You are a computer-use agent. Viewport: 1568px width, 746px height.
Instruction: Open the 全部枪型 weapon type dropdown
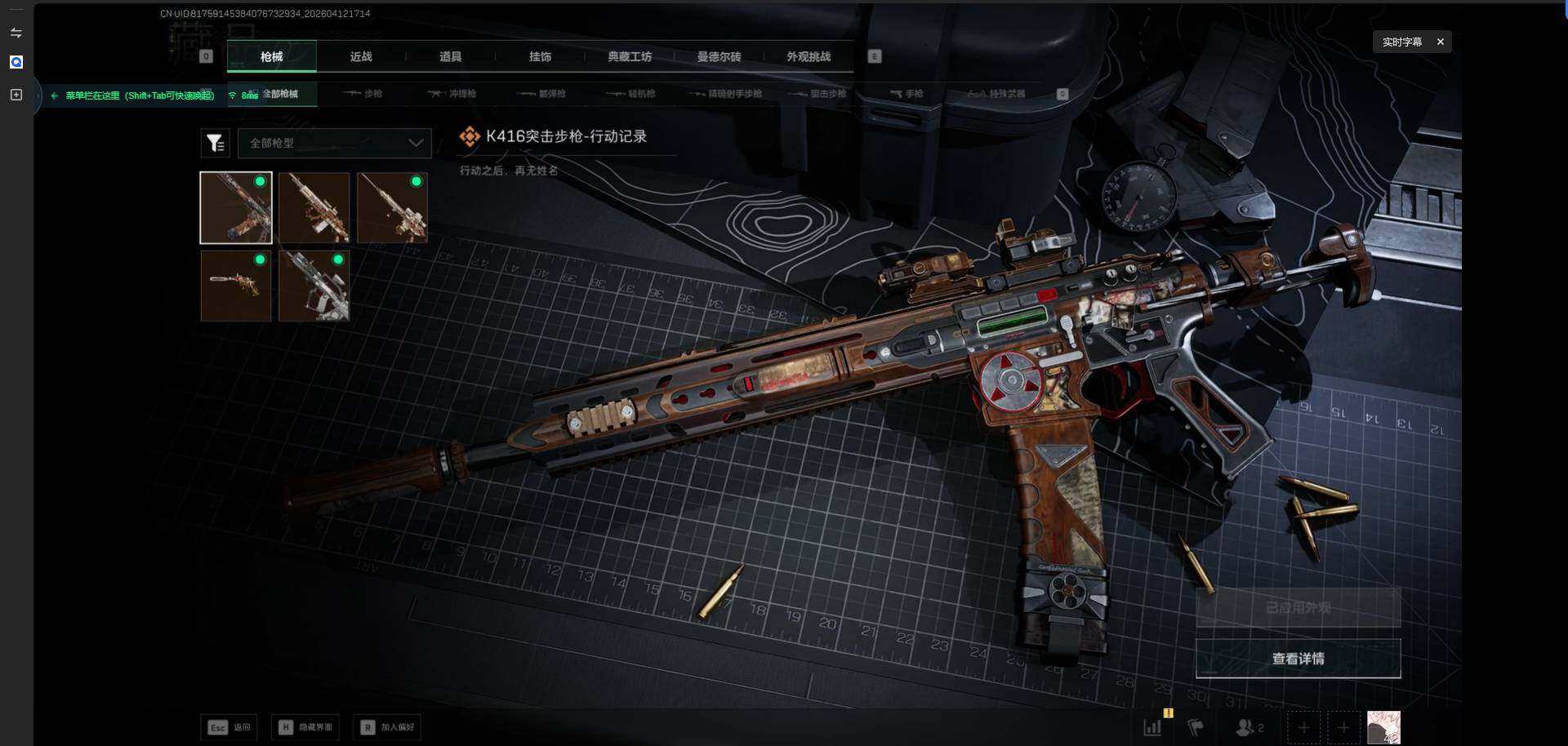pos(335,143)
